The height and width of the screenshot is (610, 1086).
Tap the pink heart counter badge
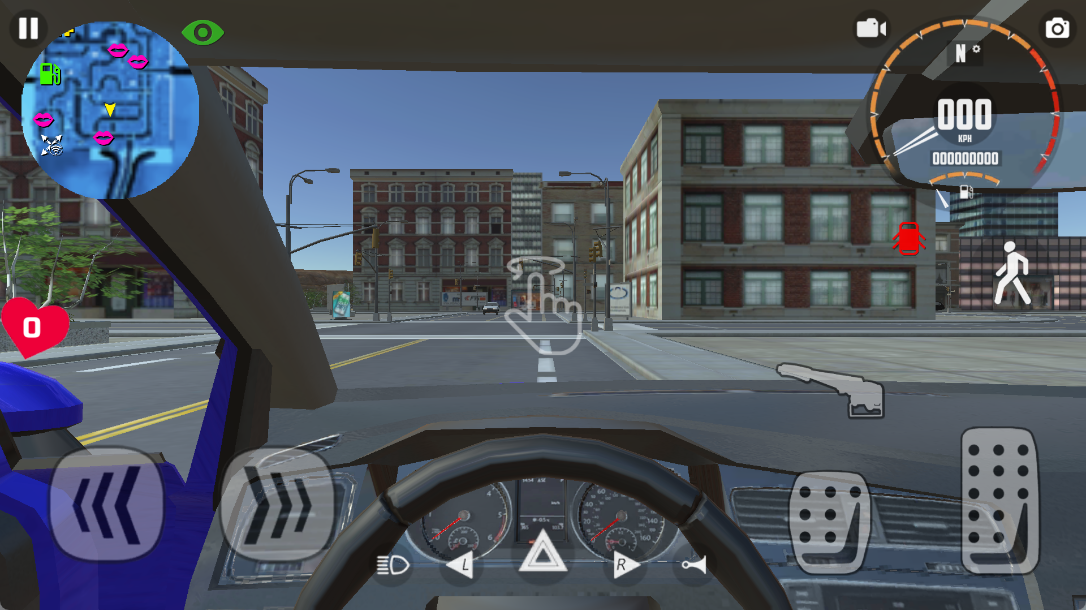tap(34, 326)
